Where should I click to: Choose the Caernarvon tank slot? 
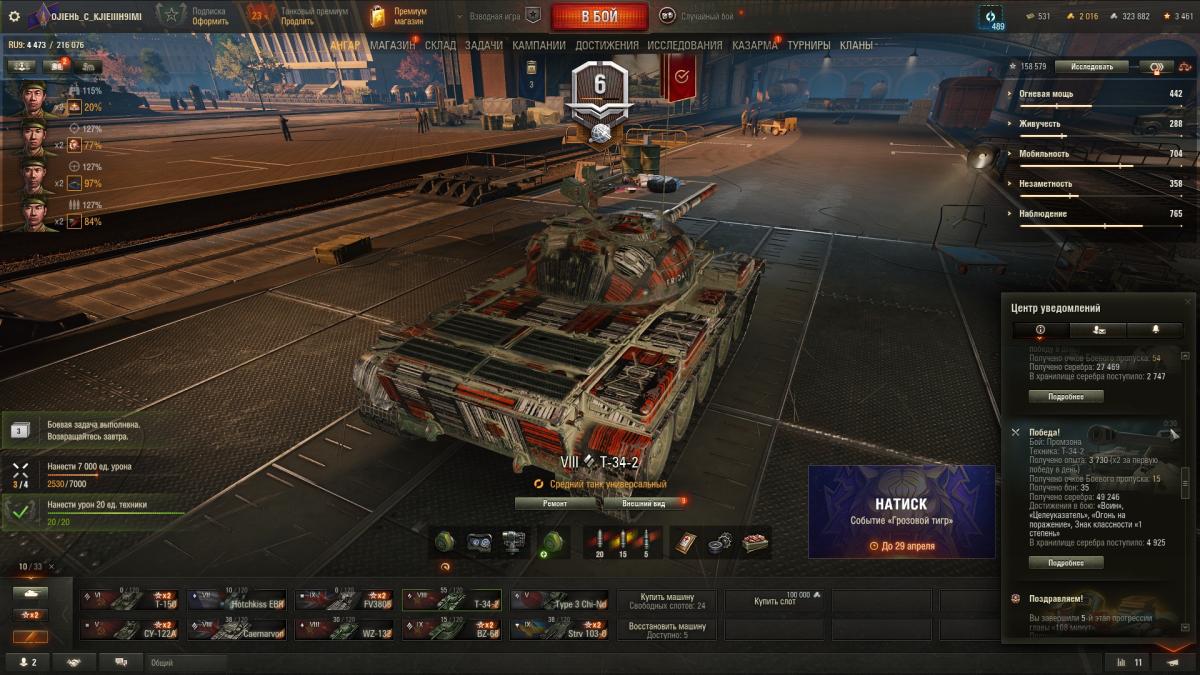pos(237,629)
